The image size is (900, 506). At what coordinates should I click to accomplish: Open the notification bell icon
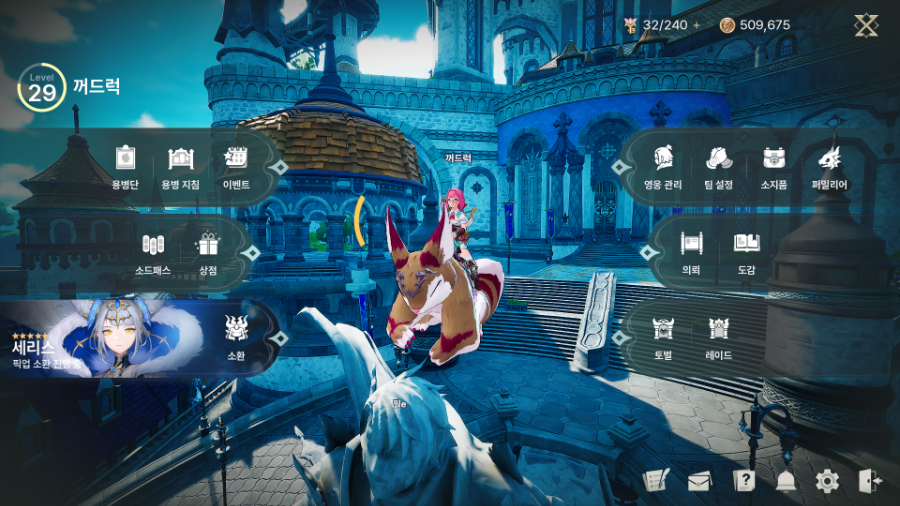tap(785, 481)
